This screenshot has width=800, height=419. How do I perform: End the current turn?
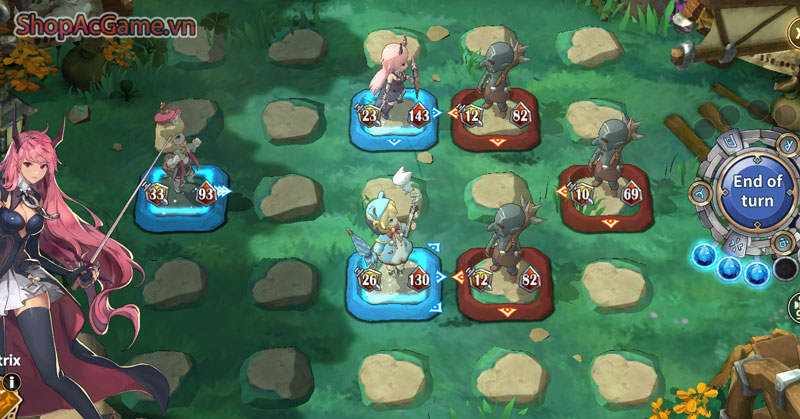757,189
